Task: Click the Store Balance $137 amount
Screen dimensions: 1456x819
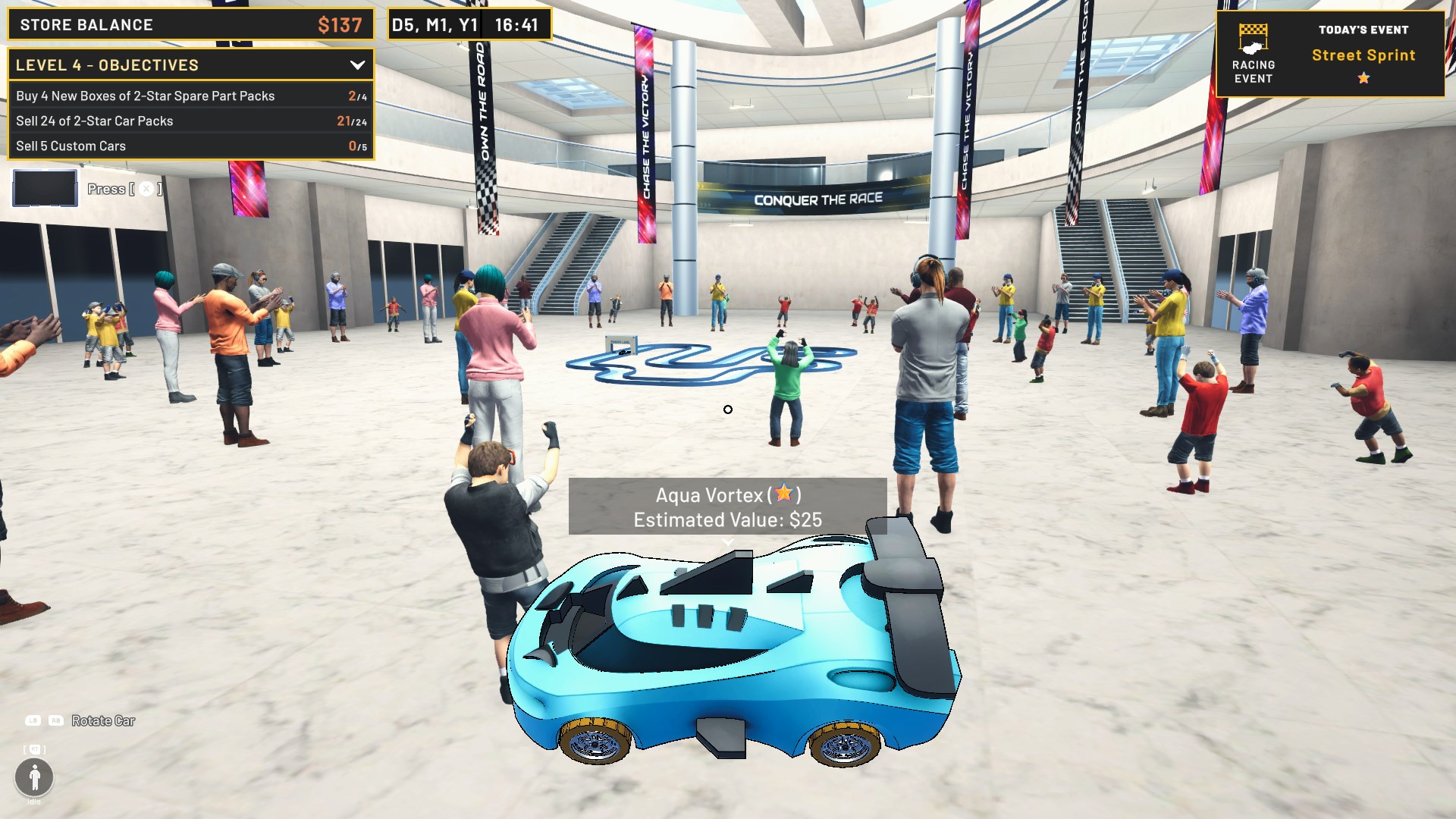Action: pyautogui.click(x=339, y=24)
